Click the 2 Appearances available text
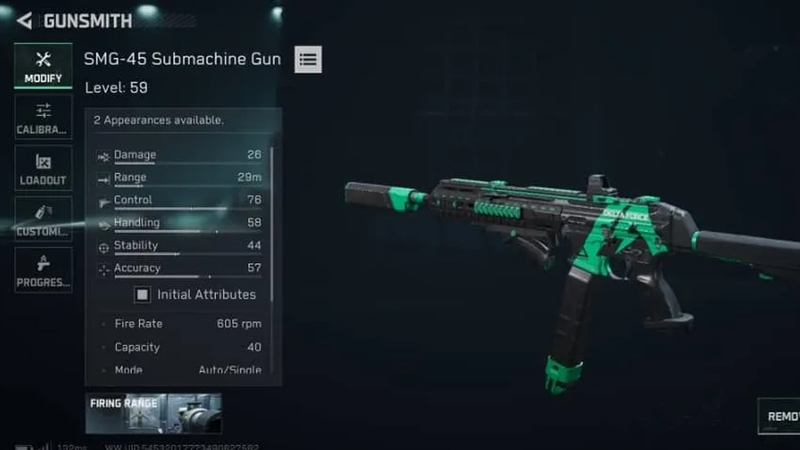 click(158, 120)
